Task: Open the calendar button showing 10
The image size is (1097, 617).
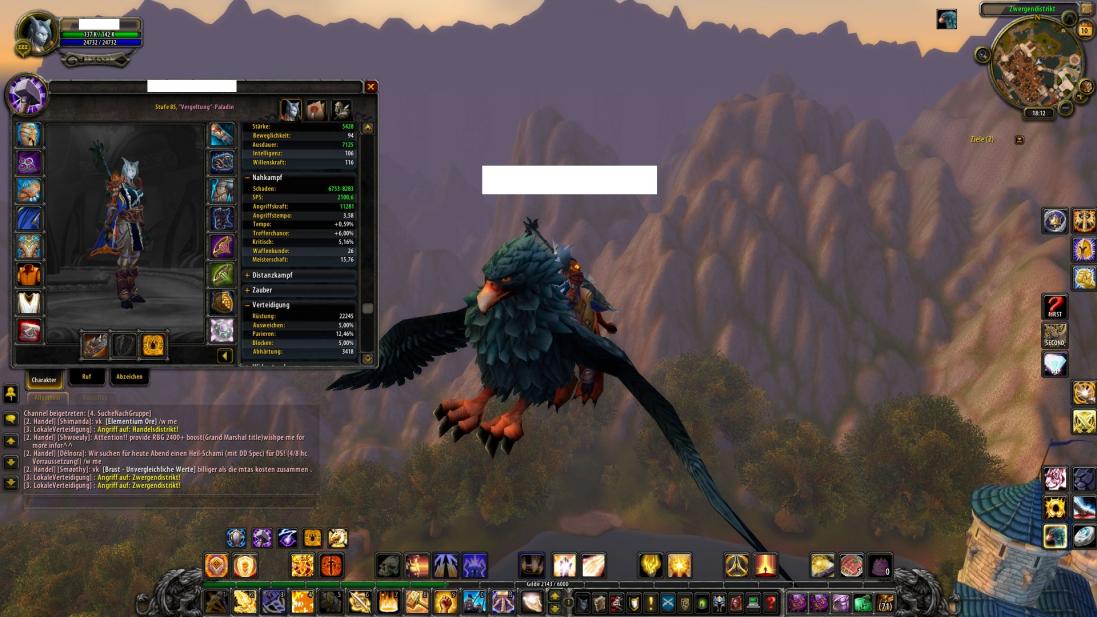Action: point(1084,30)
